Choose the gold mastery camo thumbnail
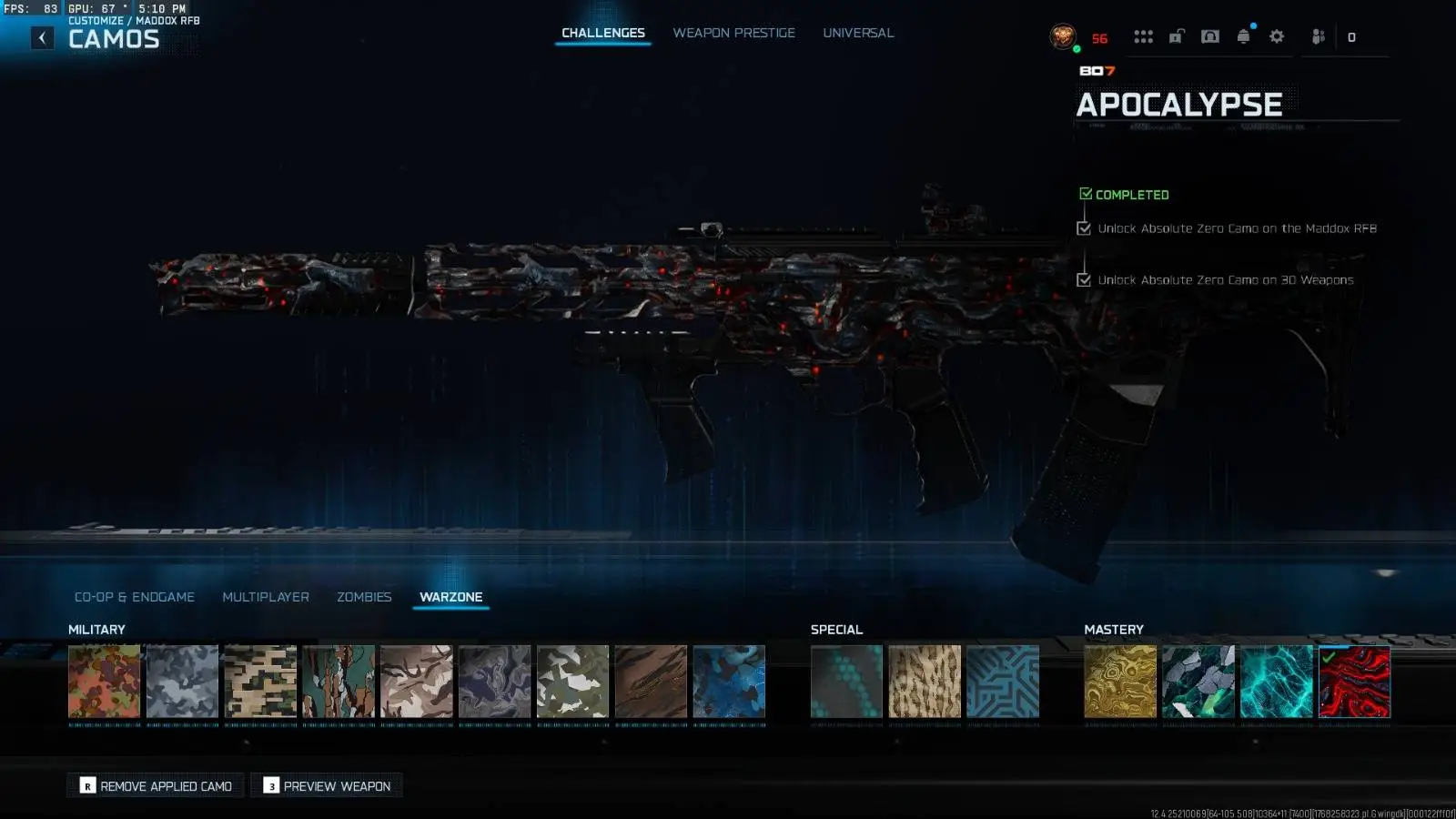Viewport: 1456px width, 819px height. [1120, 682]
